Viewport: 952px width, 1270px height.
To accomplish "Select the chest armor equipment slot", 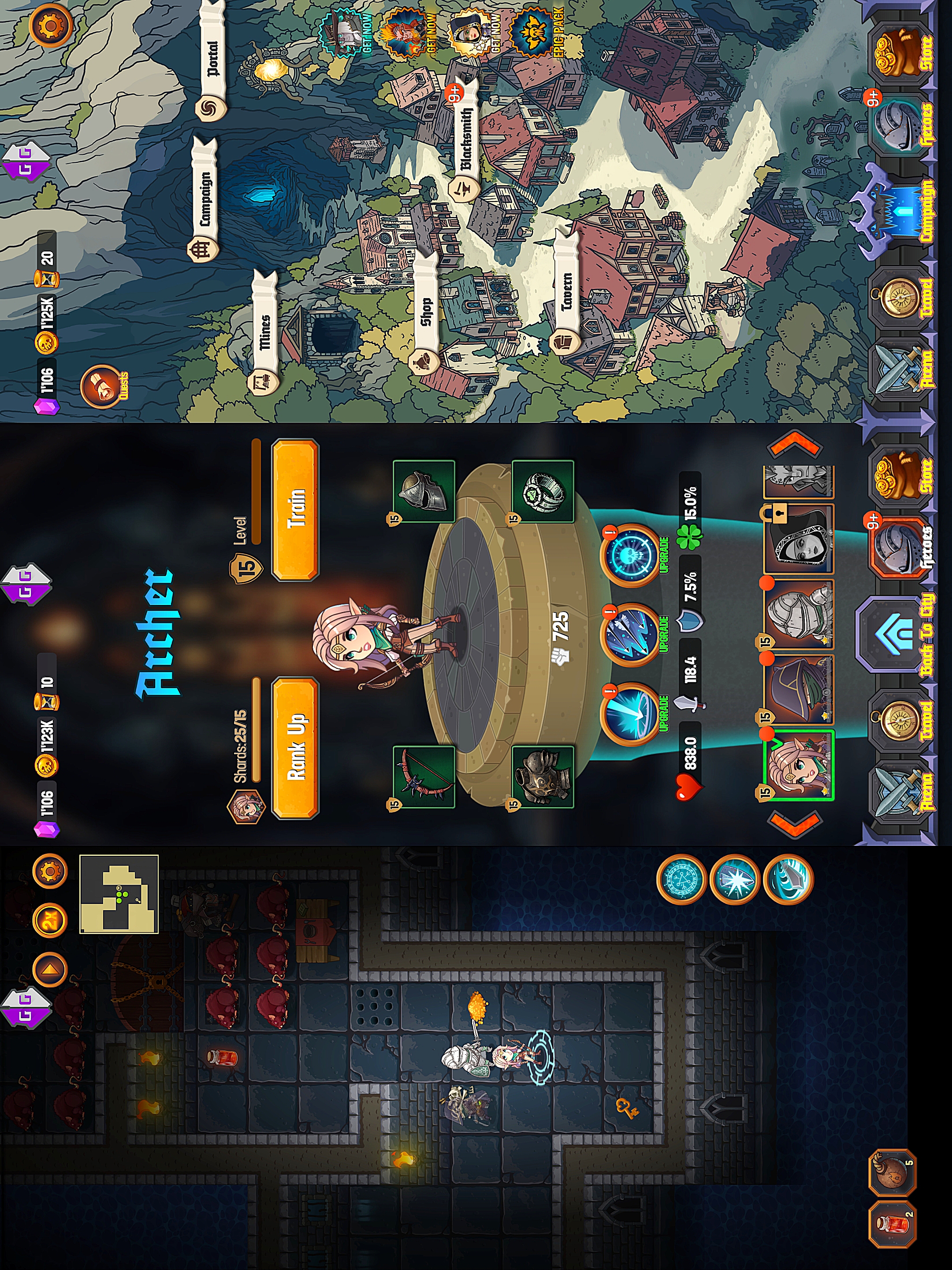I will (543, 776).
